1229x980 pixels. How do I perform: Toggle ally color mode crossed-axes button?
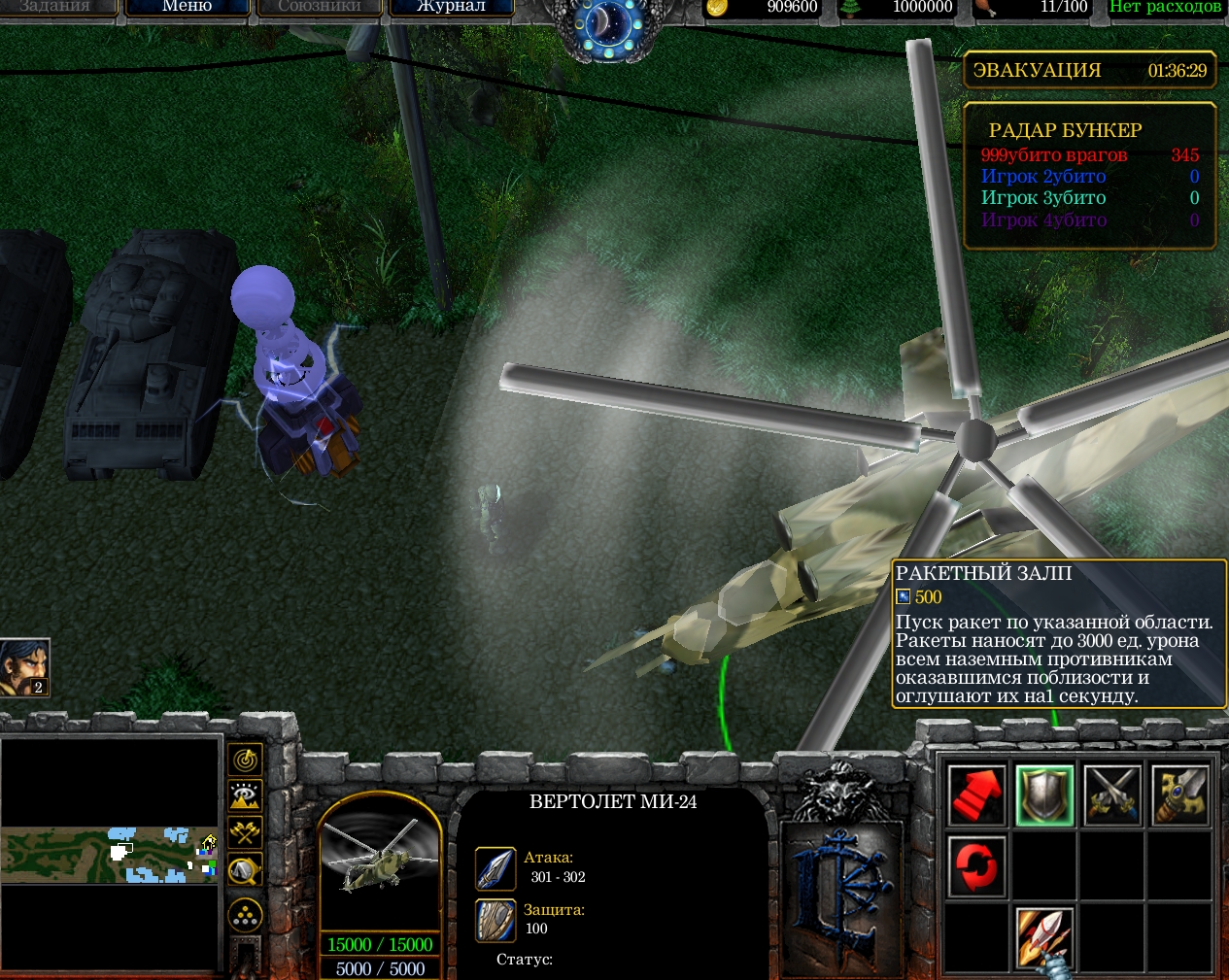coord(245,832)
